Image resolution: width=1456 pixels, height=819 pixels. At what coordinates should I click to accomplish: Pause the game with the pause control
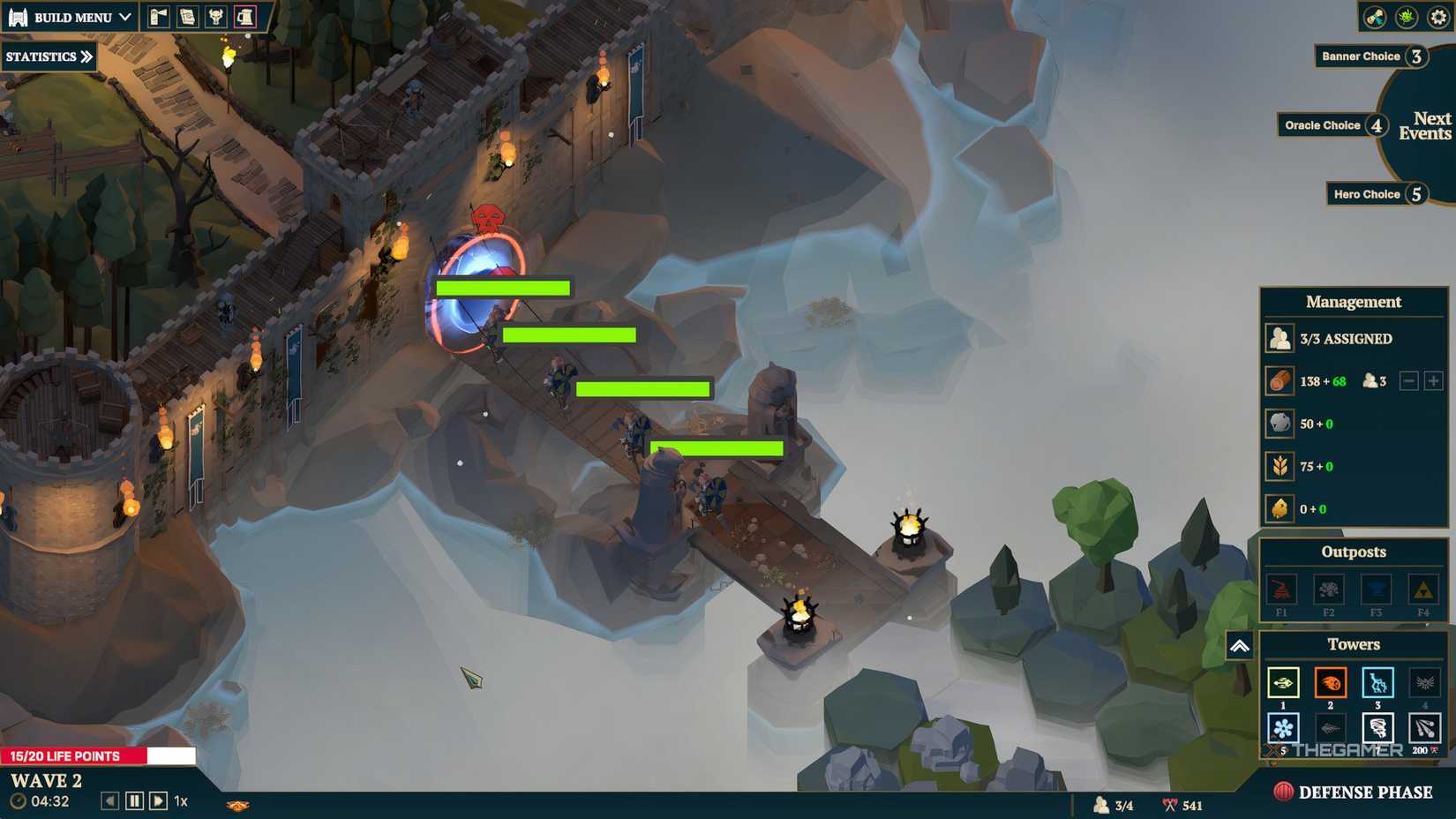134,800
